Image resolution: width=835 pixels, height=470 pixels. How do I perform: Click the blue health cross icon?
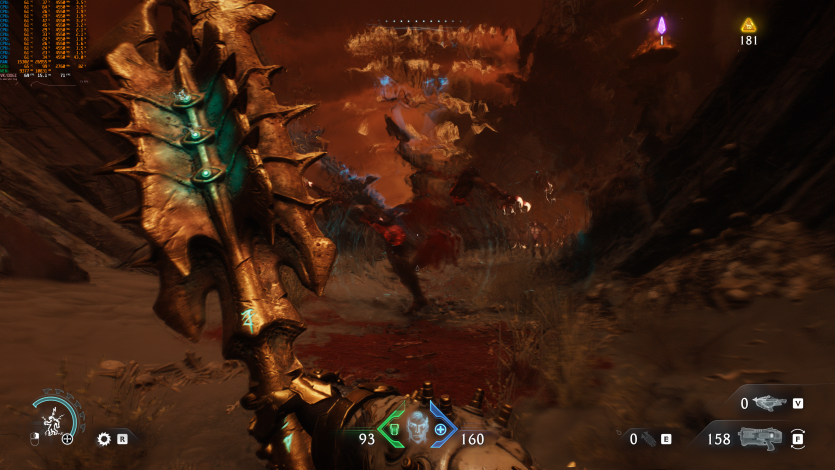pos(440,429)
